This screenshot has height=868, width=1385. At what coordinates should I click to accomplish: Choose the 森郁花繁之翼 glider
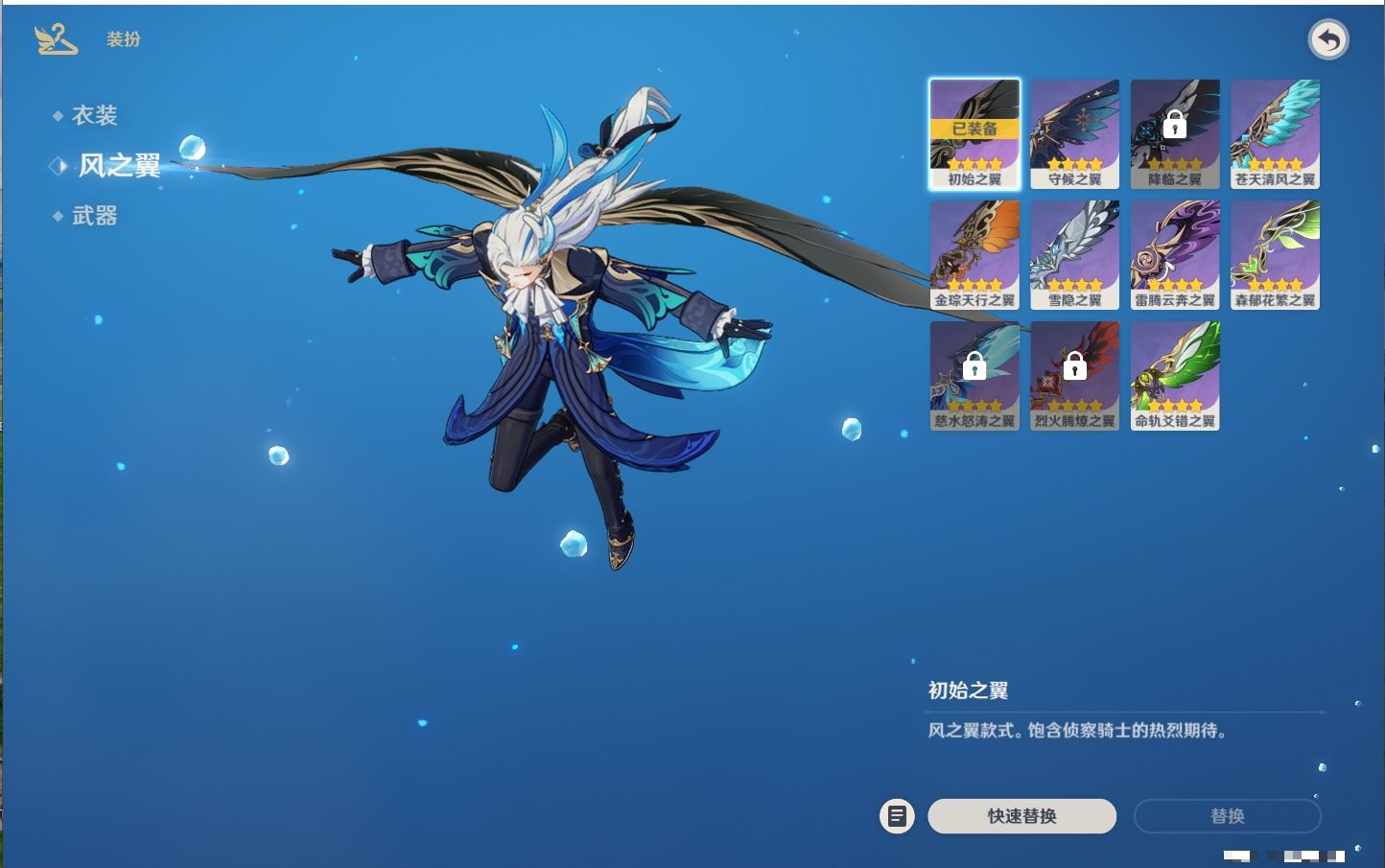coord(1275,254)
